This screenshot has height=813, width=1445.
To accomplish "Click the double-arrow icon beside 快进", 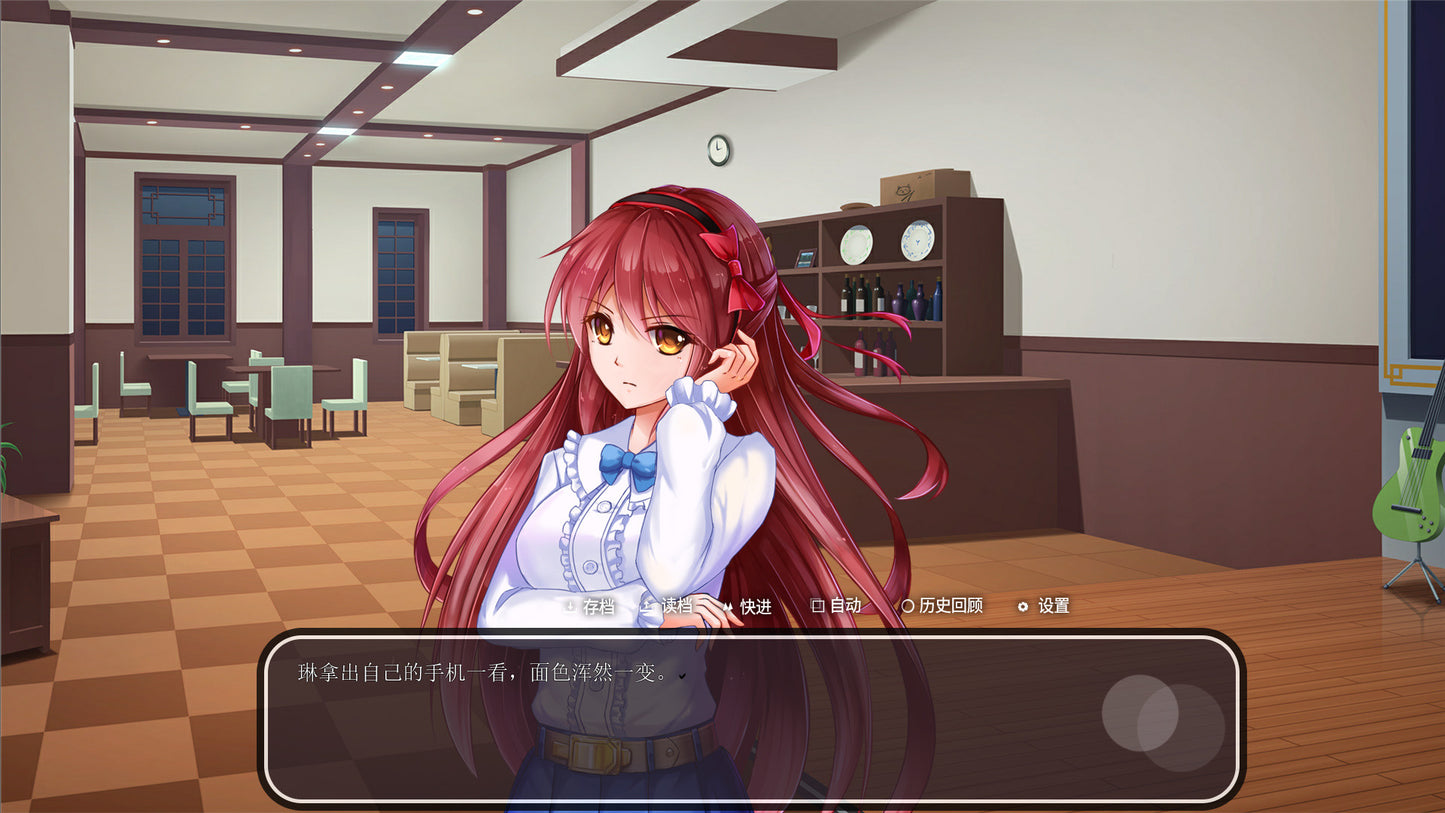I will coord(730,606).
